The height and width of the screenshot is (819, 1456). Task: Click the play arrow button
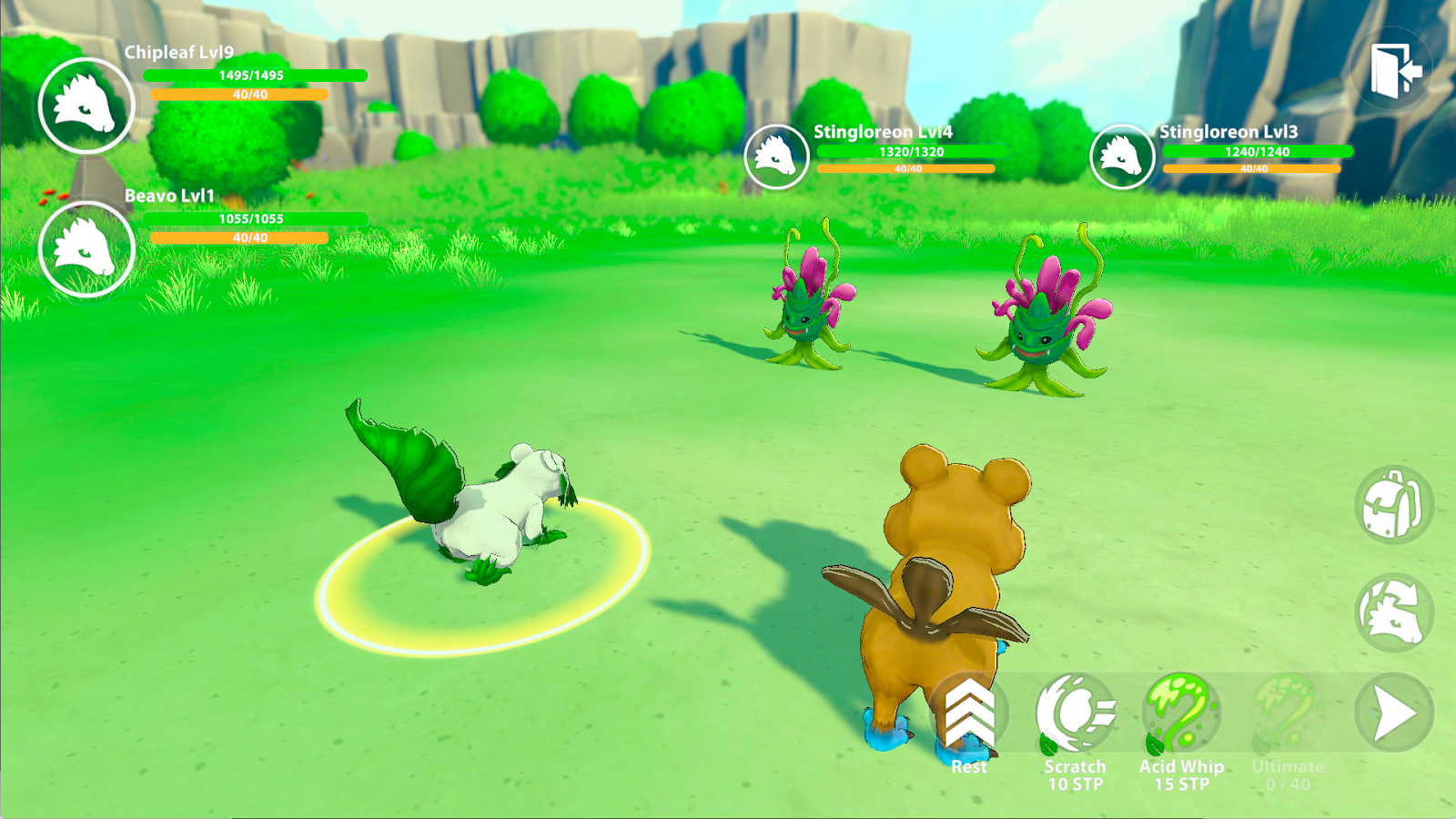click(1393, 714)
